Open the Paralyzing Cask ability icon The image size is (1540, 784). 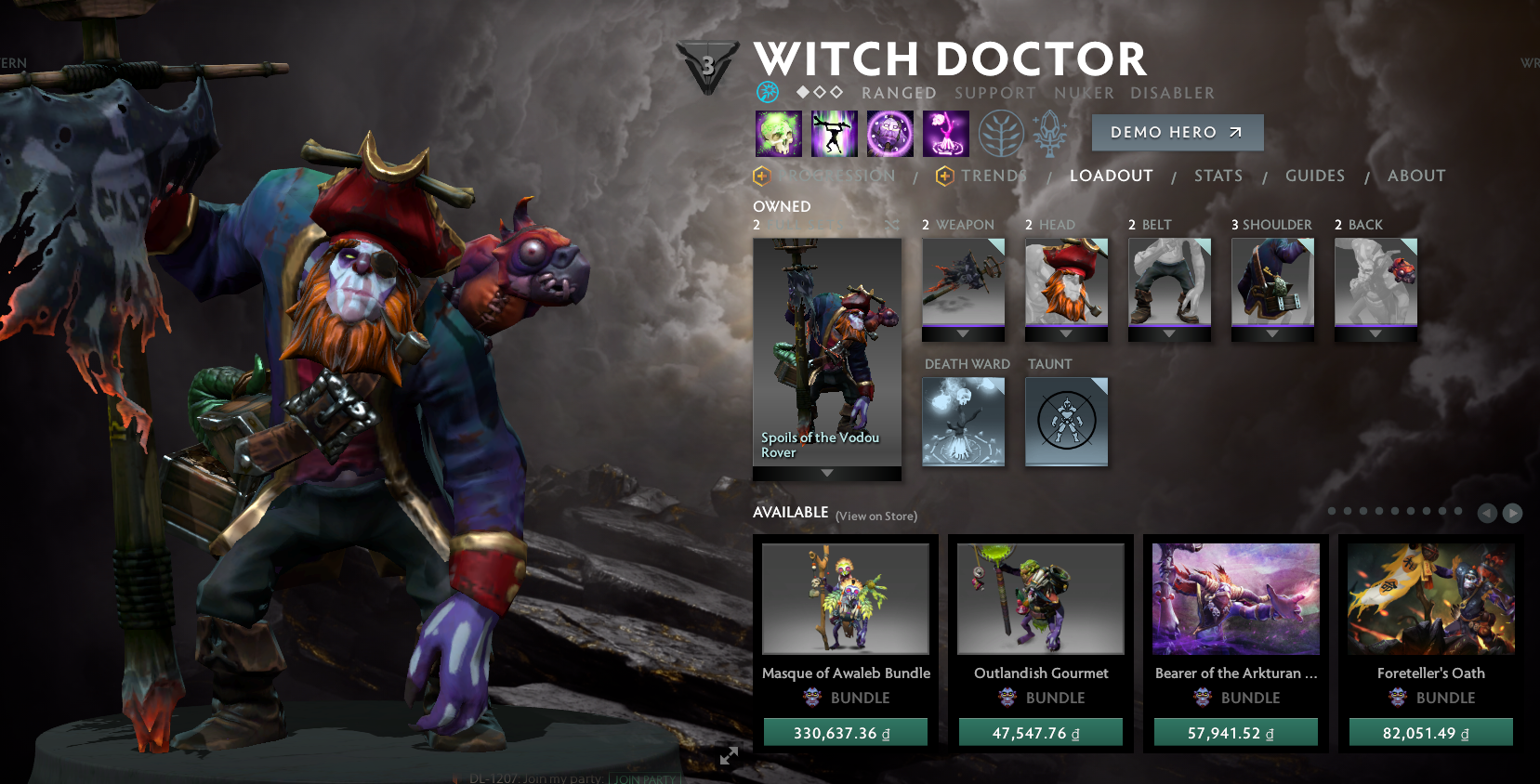(778, 133)
